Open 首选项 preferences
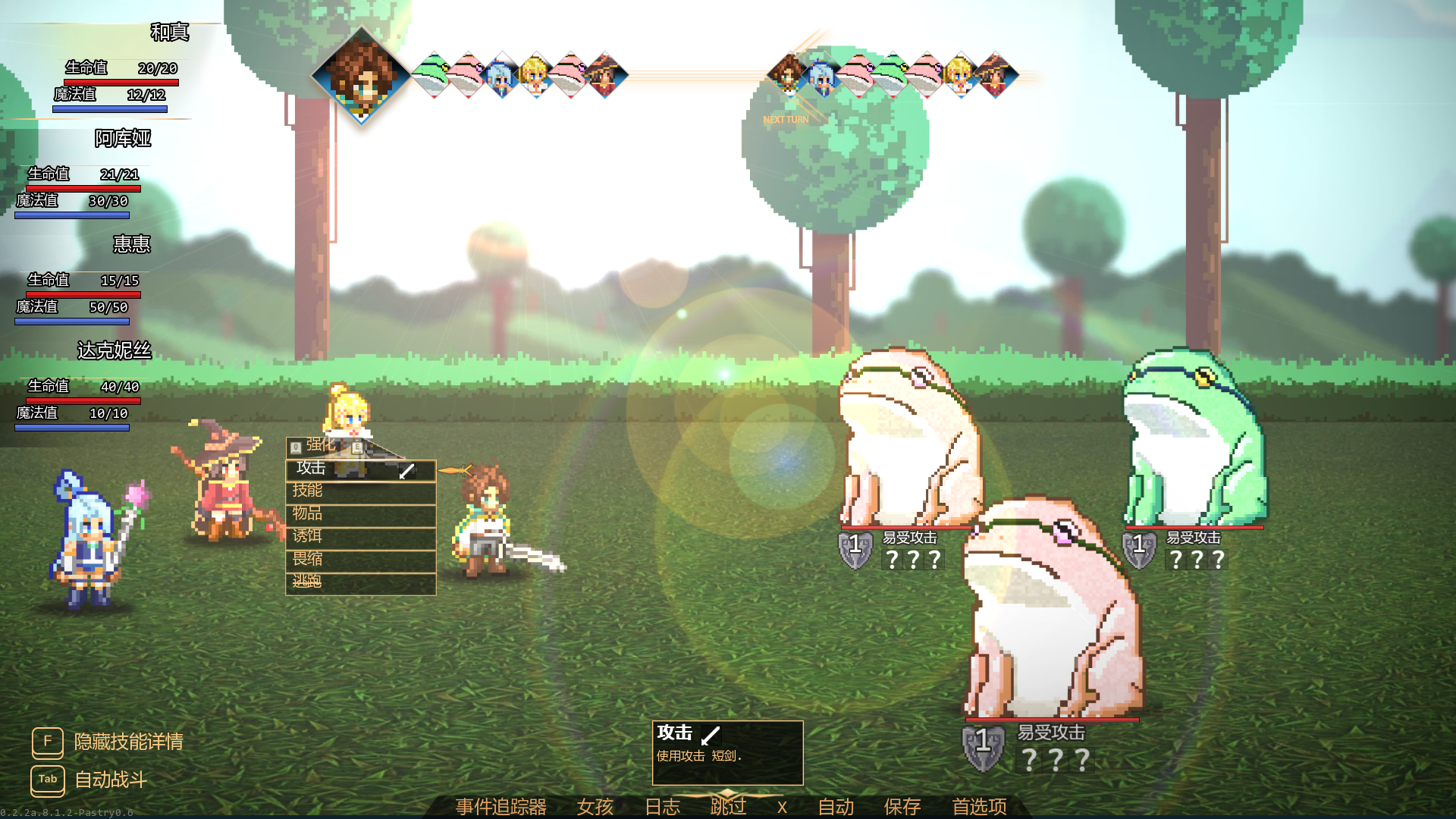Viewport: 1456px width, 819px height. 979,806
